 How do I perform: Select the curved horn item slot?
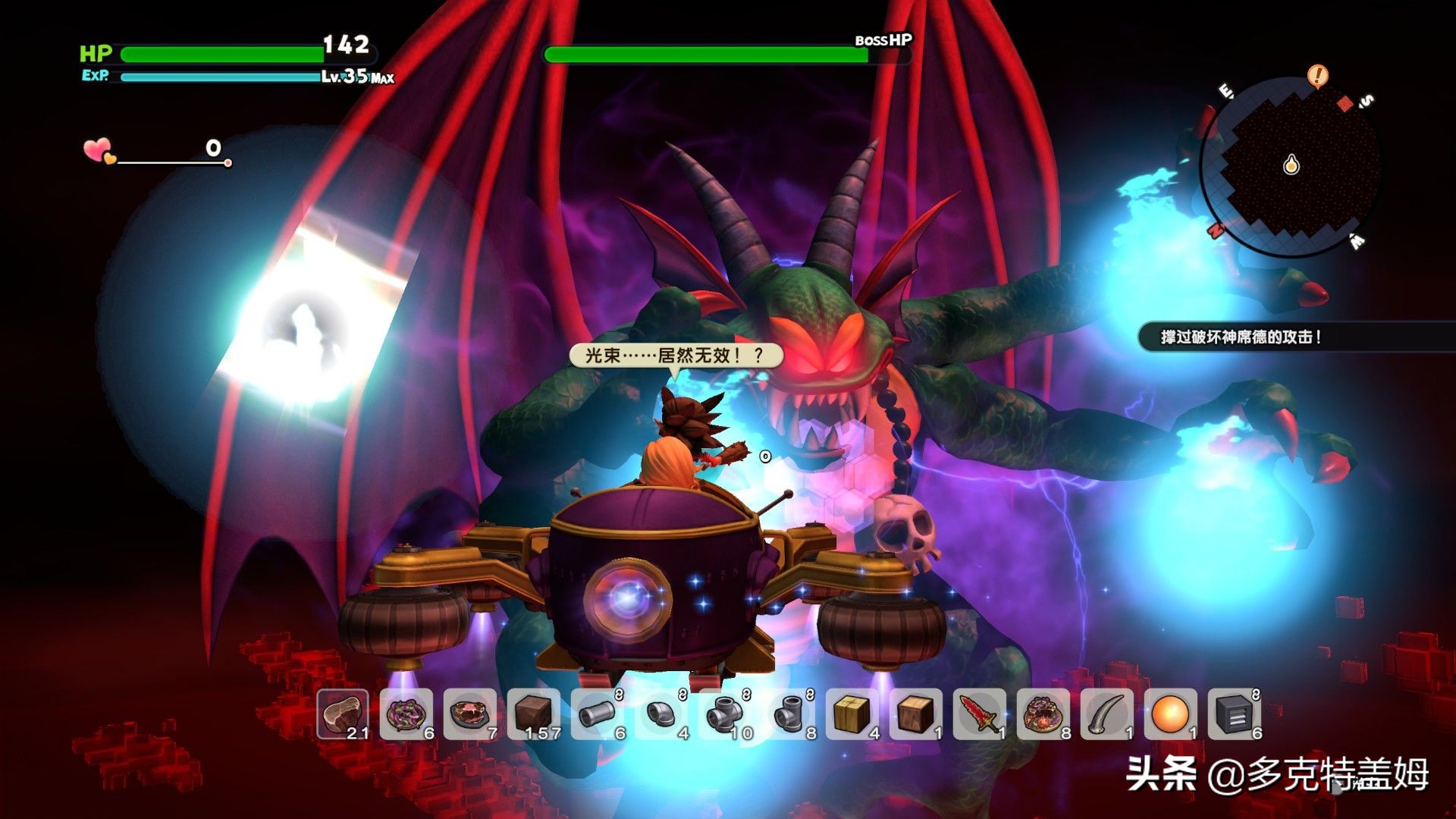1107,714
